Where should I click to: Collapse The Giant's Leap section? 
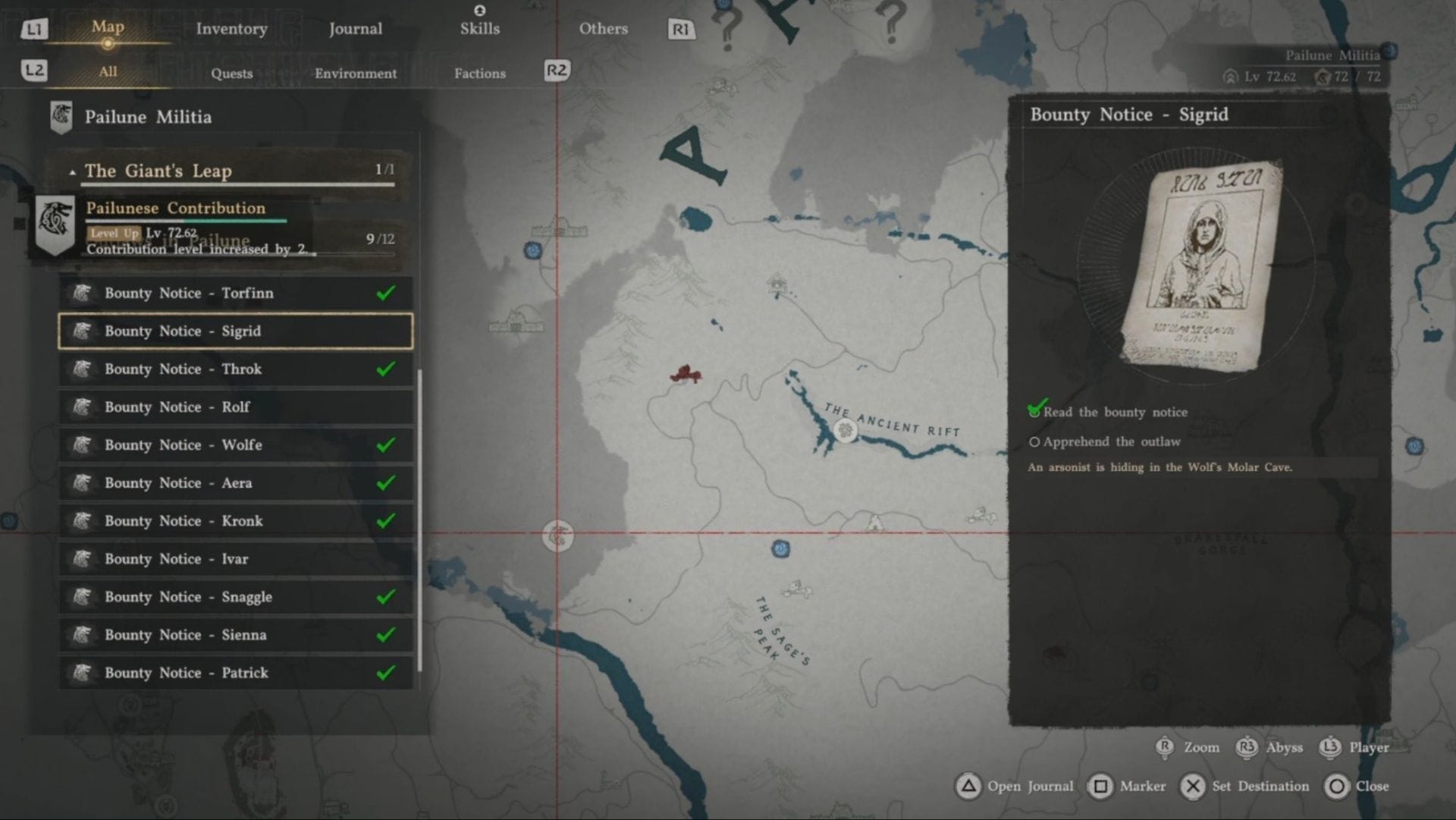pos(73,172)
